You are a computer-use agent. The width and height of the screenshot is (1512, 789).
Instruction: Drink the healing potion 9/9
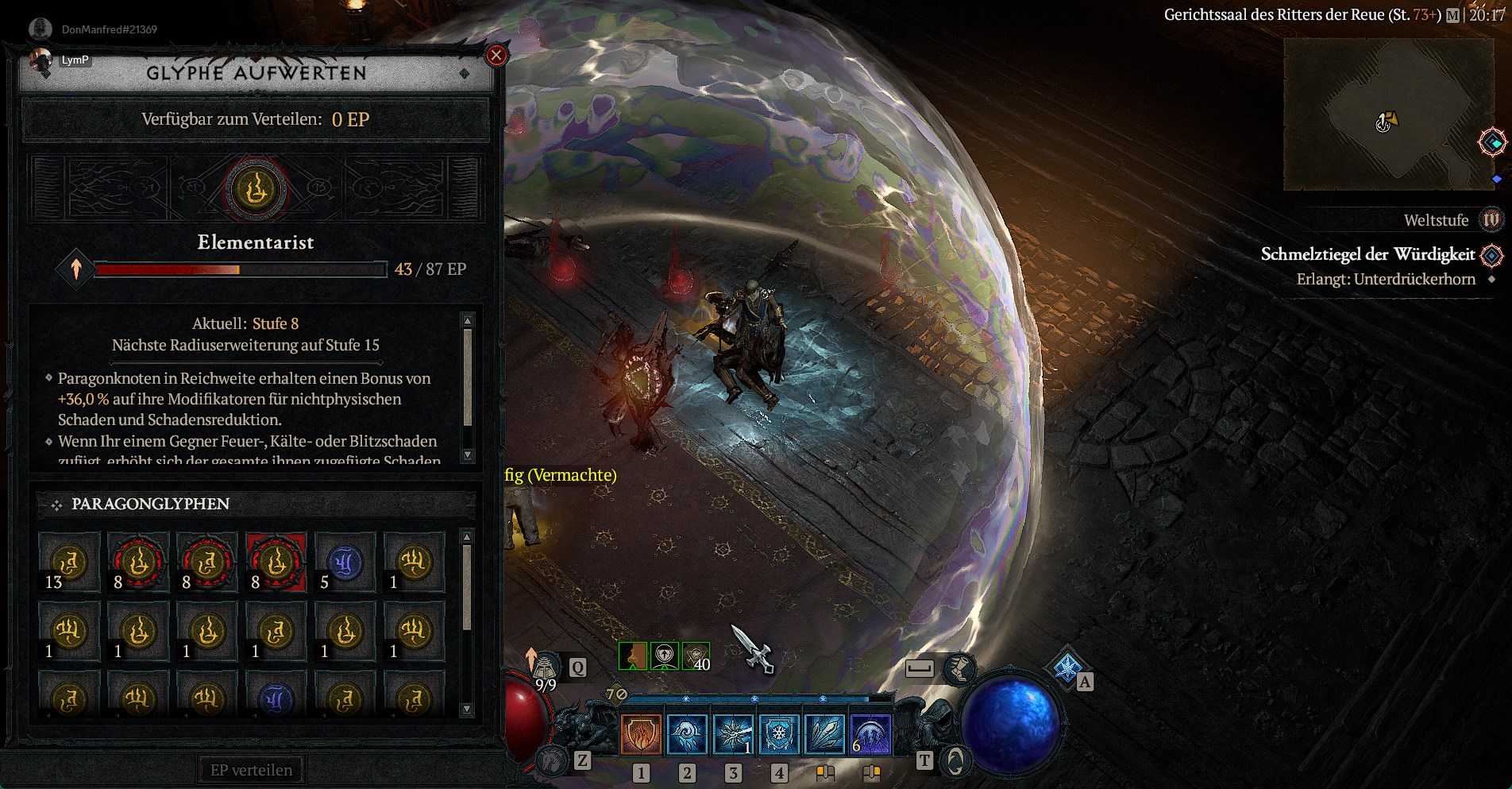pos(546,670)
